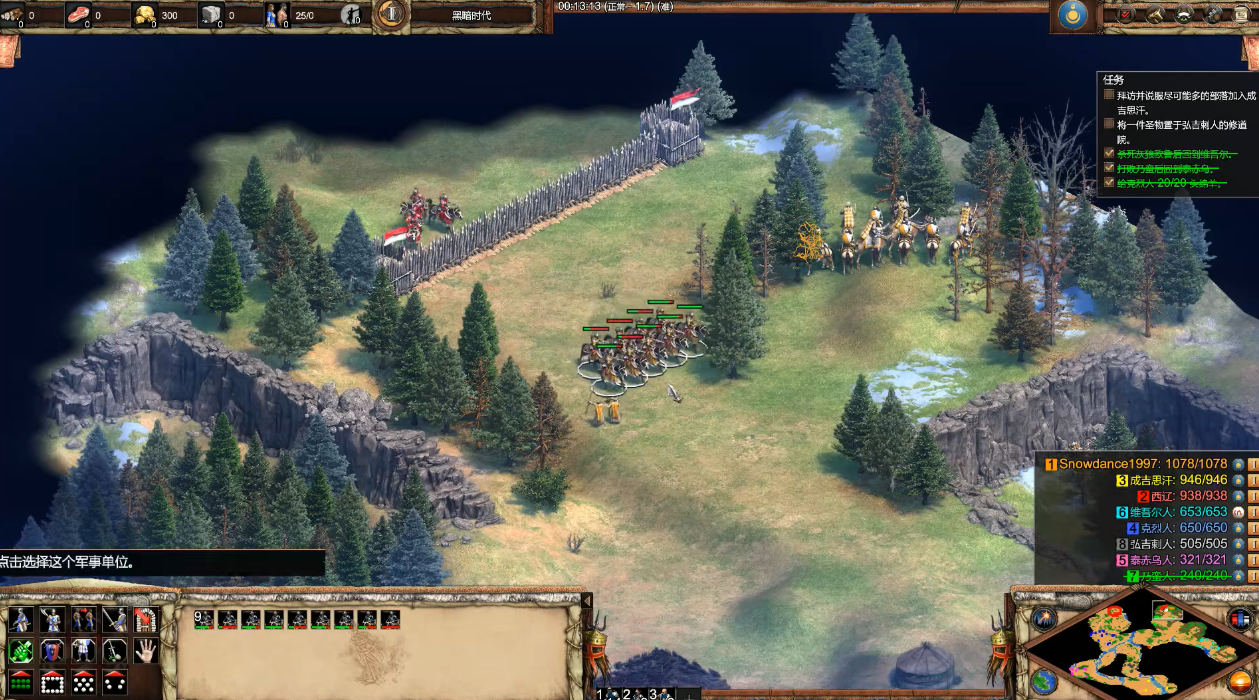
Task: Select the staggered formation
Action: pos(83,682)
